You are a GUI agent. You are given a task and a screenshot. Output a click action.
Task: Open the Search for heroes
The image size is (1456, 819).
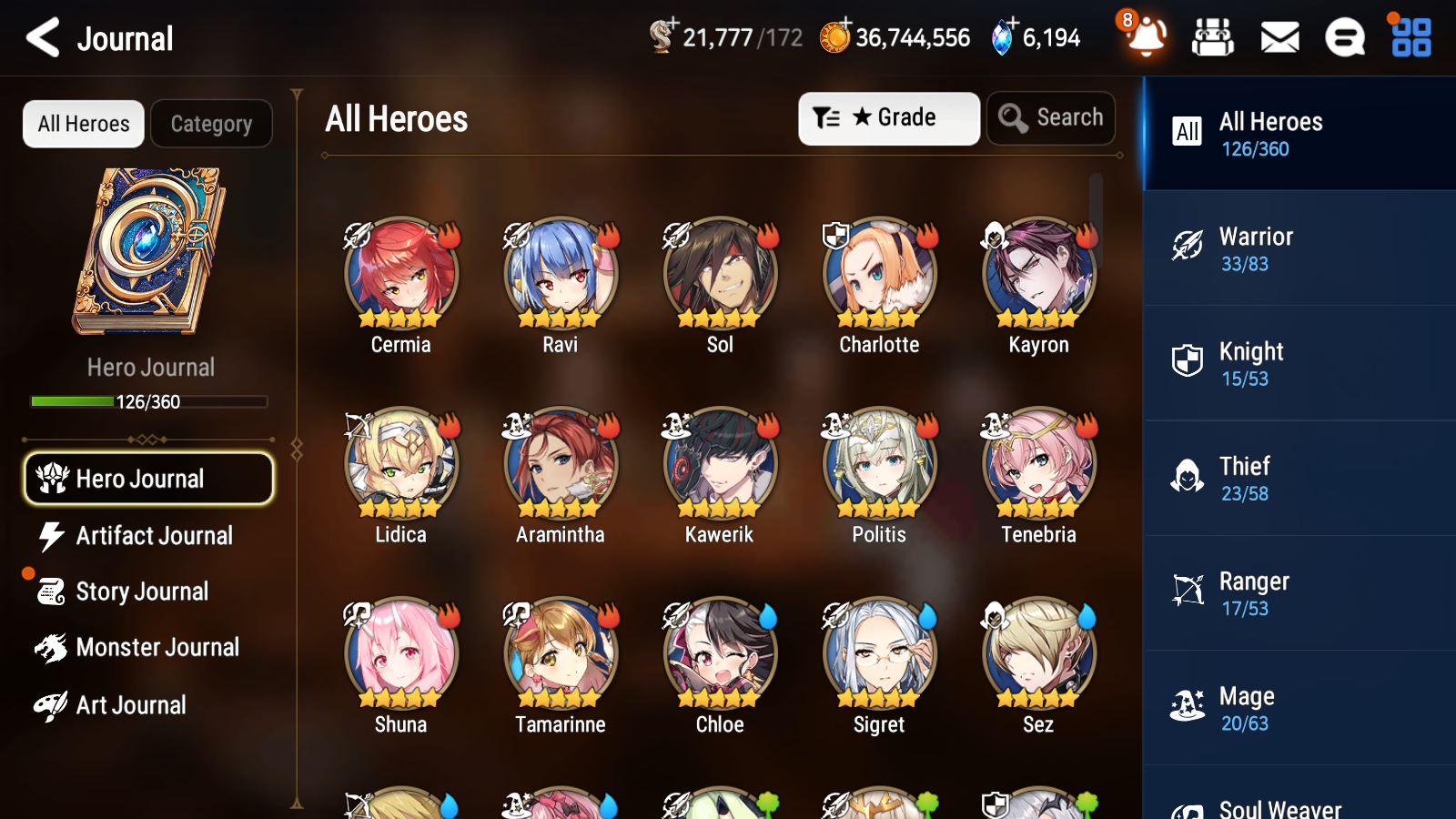tap(1051, 117)
